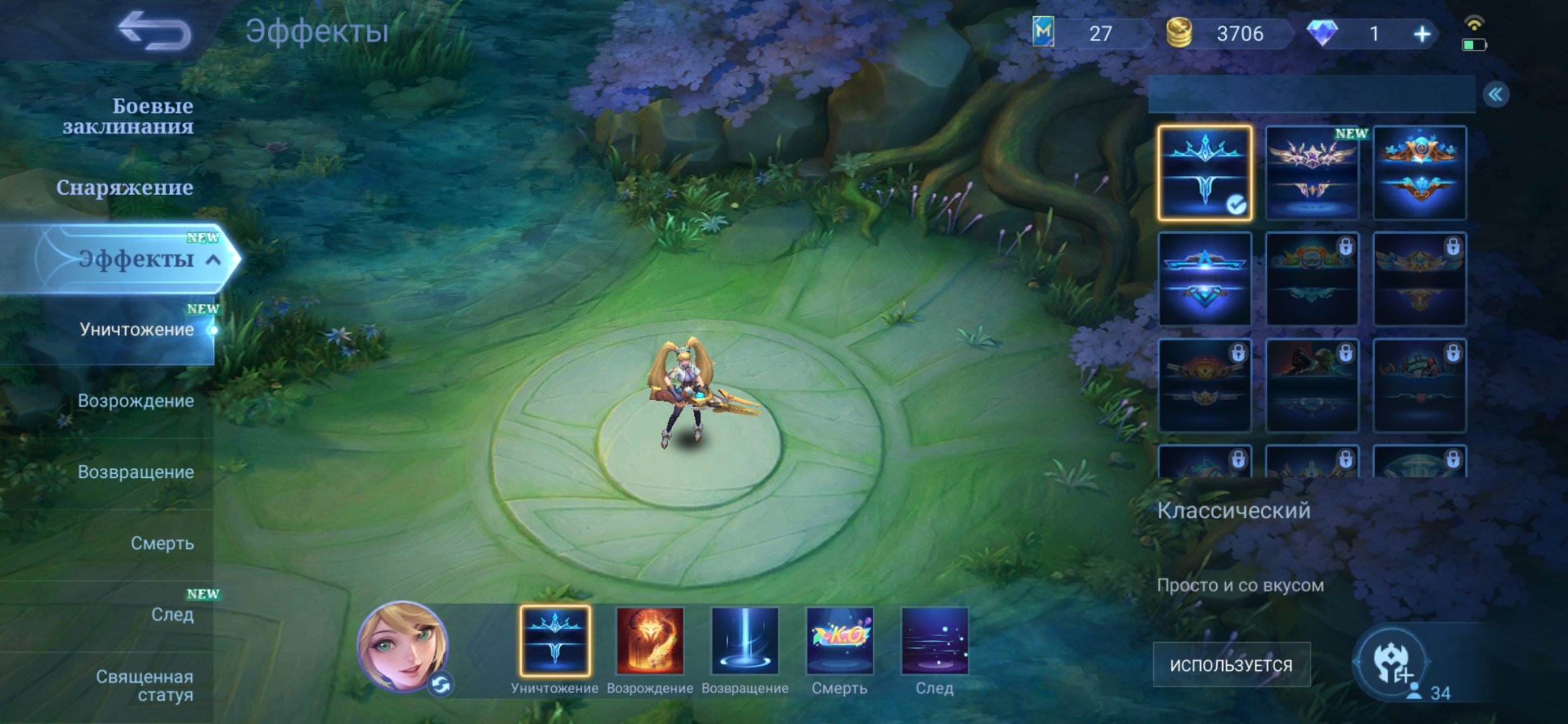Open the Боевые заклинания section
1568x724 pixels.
(x=127, y=116)
